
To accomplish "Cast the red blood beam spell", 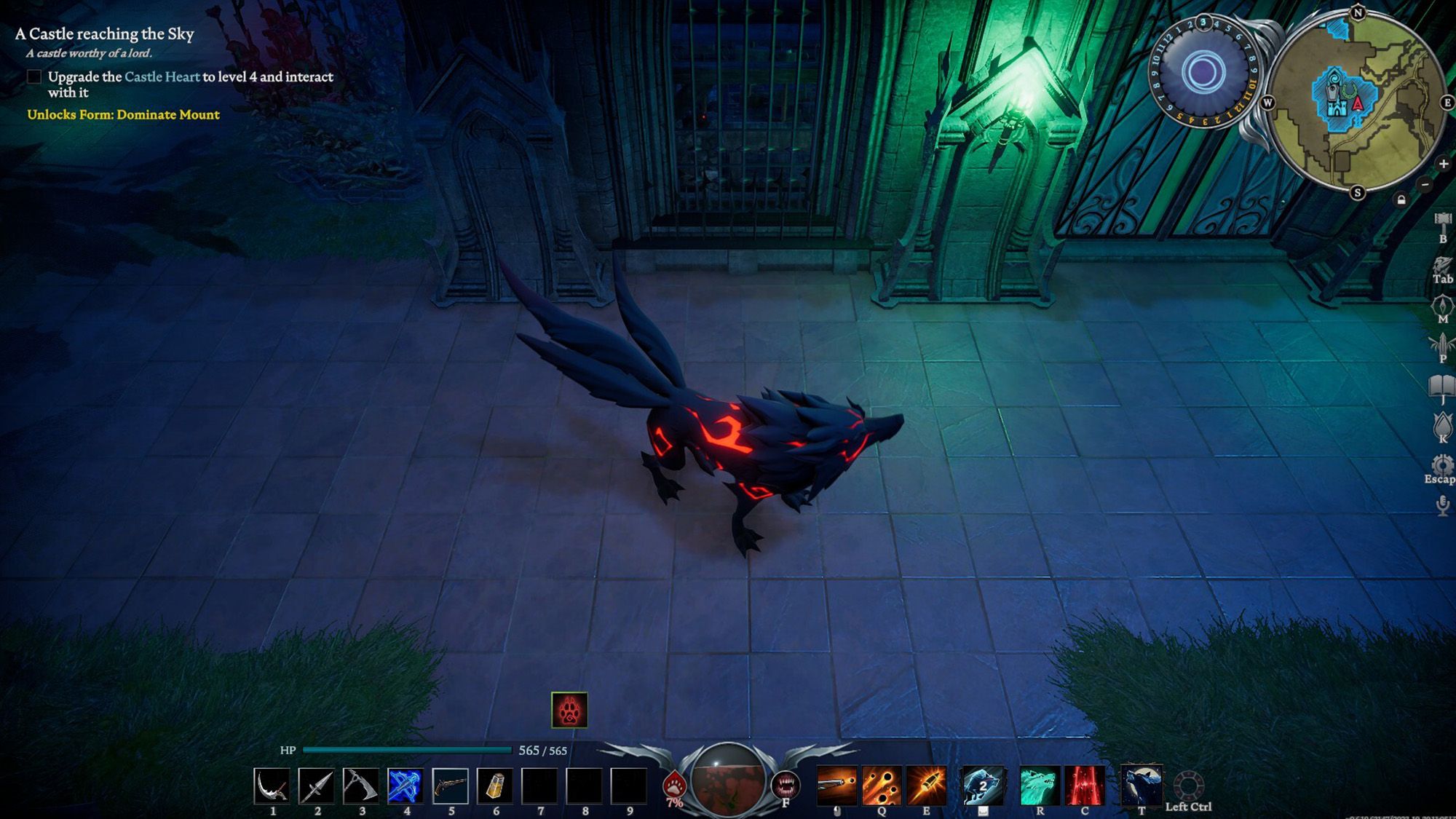I will click(x=1085, y=785).
